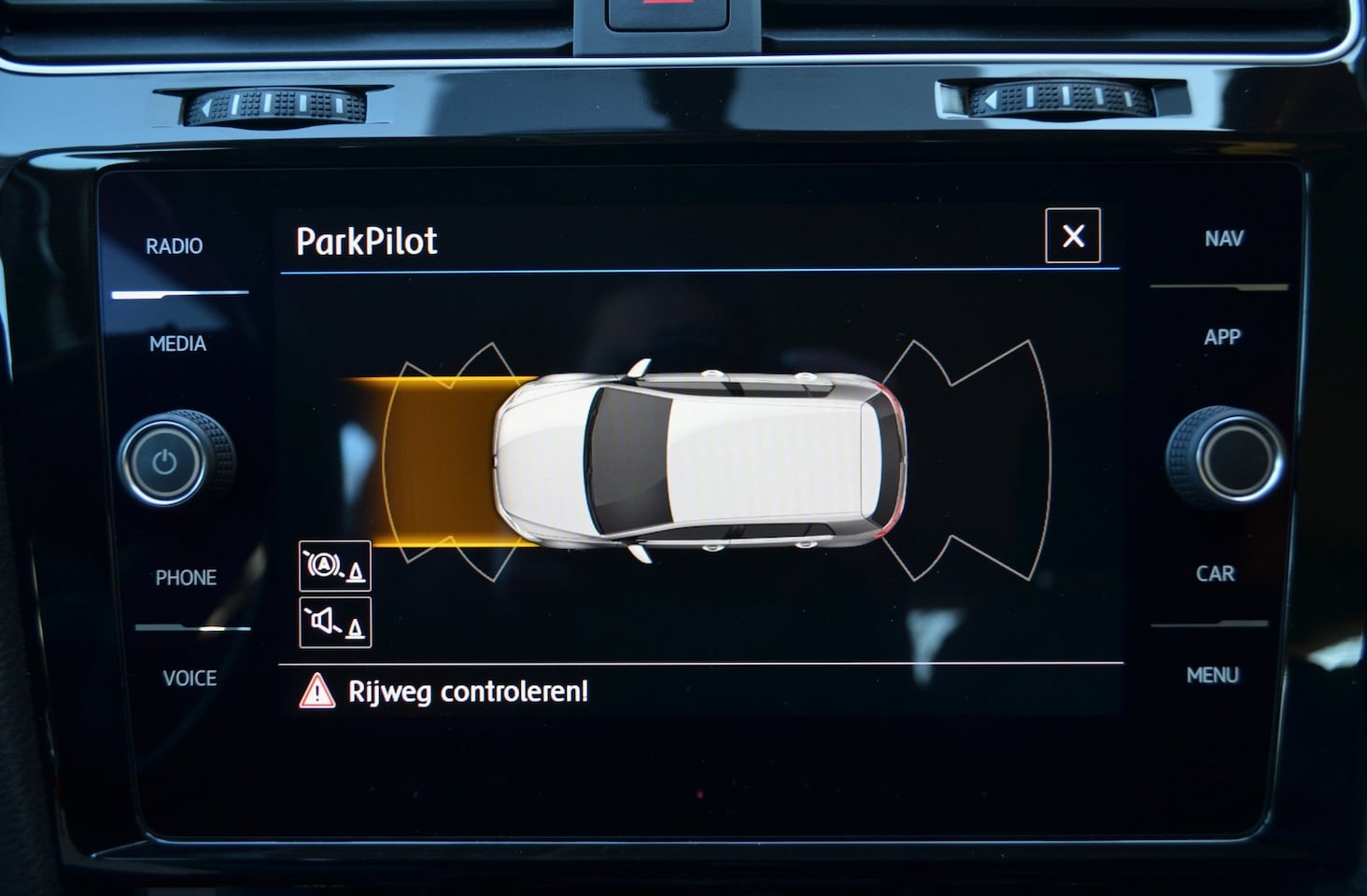Mute the parking sensor sound icon
The image size is (1367, 896).
tap(334, 623)
